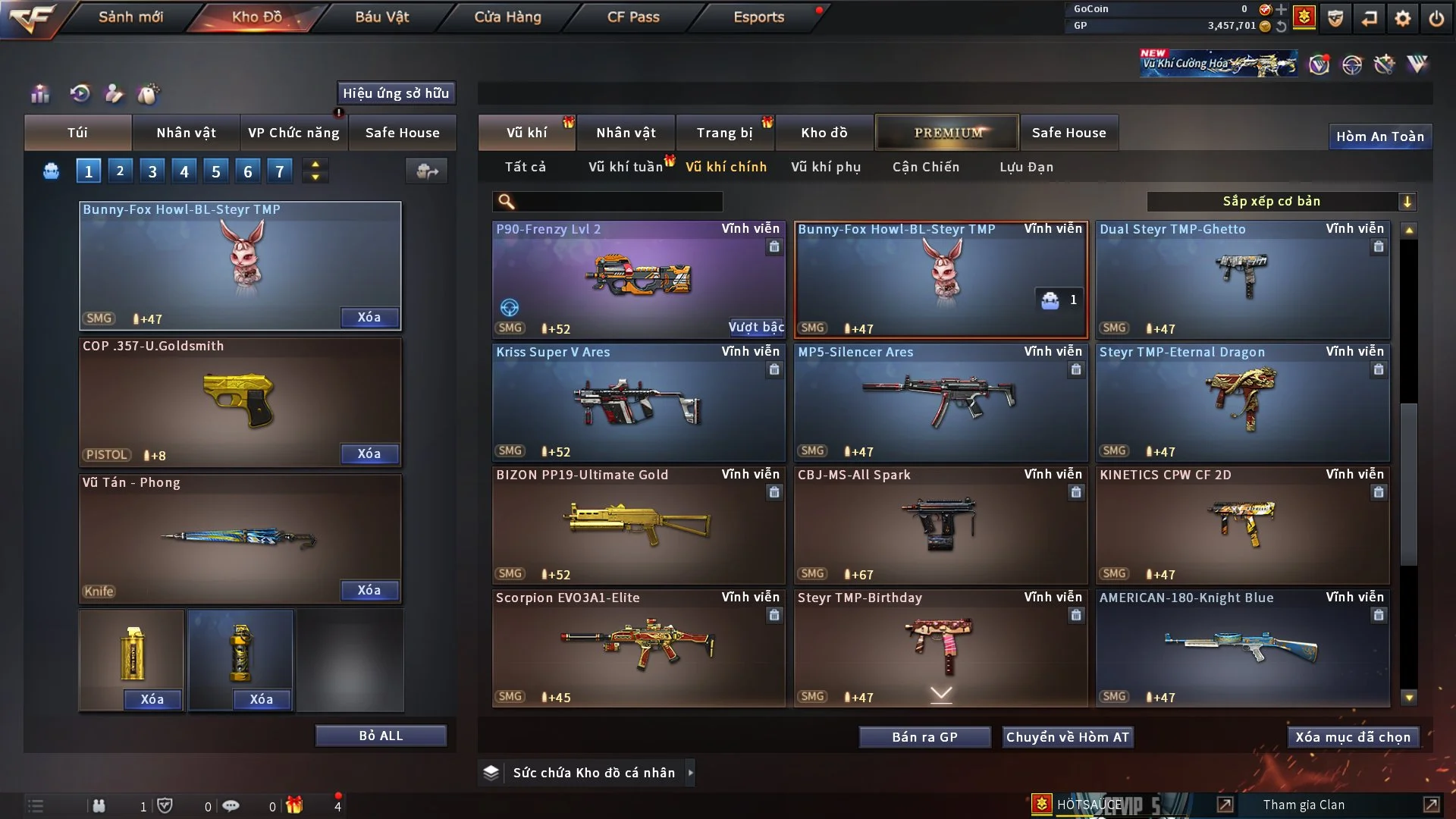Go to the CF Pass page

(633, 17)
